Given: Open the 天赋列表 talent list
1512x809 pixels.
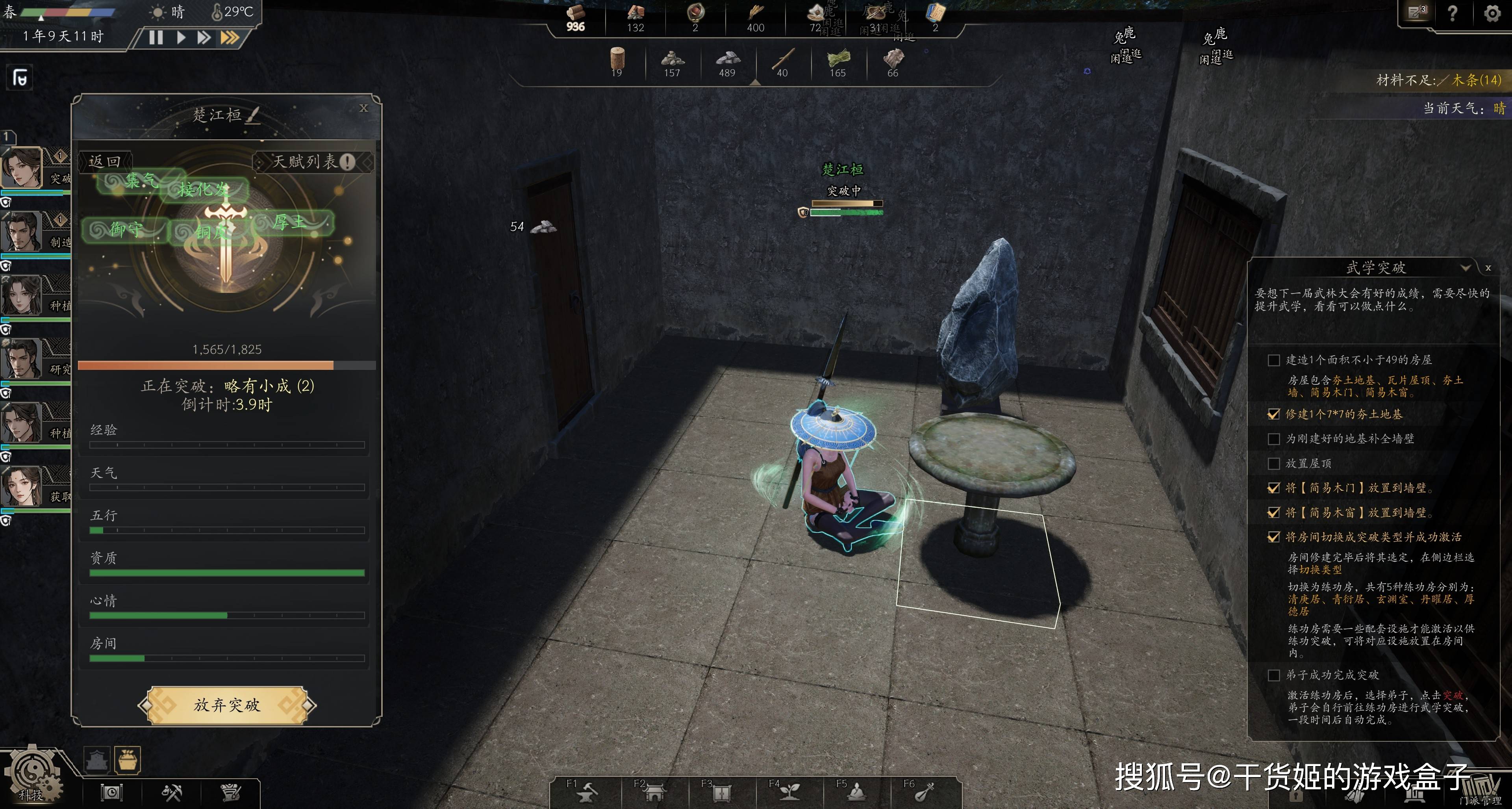Looking at the screenshot, I should coord(313,161).
